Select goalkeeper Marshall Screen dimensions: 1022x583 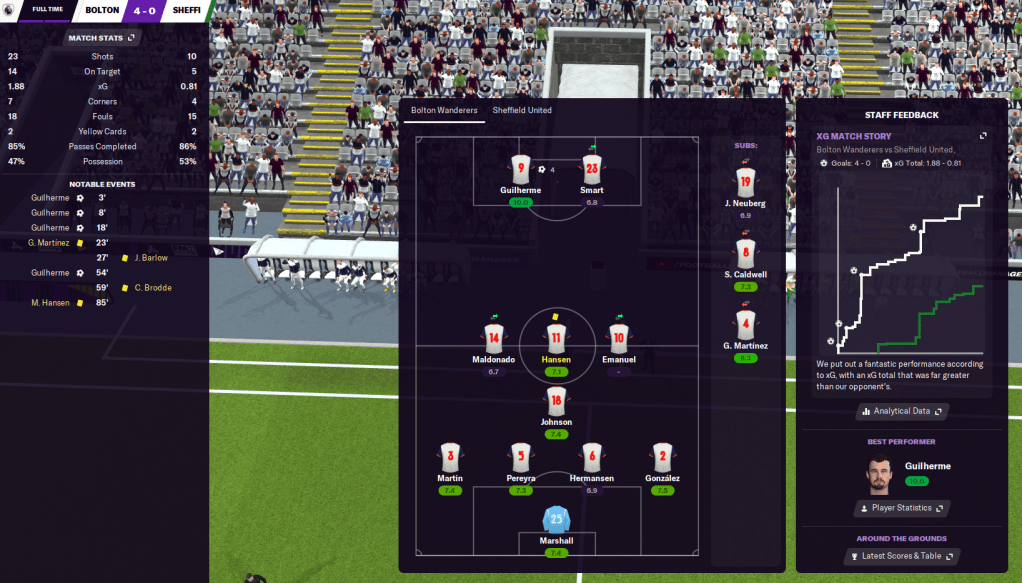556,521
